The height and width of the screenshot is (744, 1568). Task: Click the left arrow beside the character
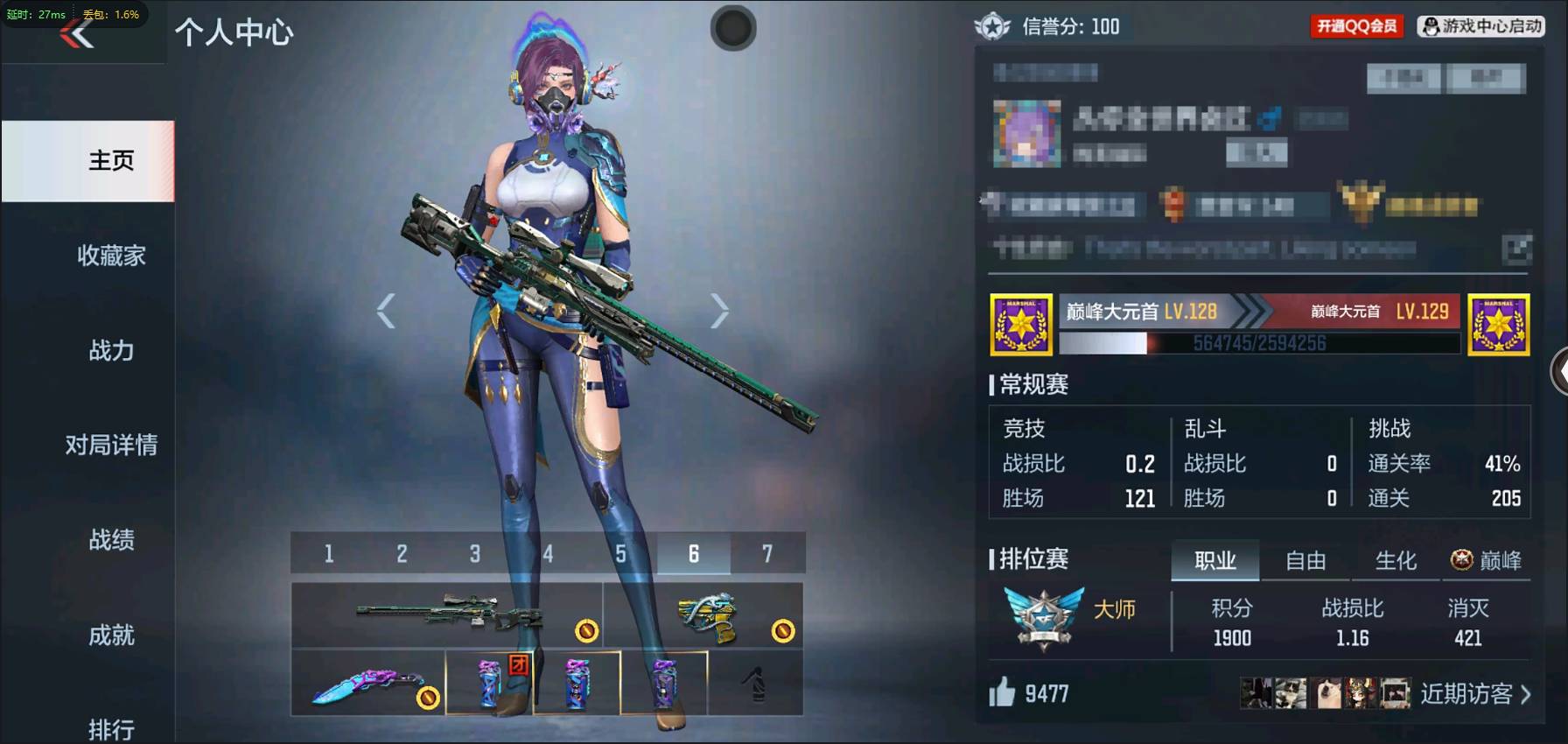click(385, 309)
